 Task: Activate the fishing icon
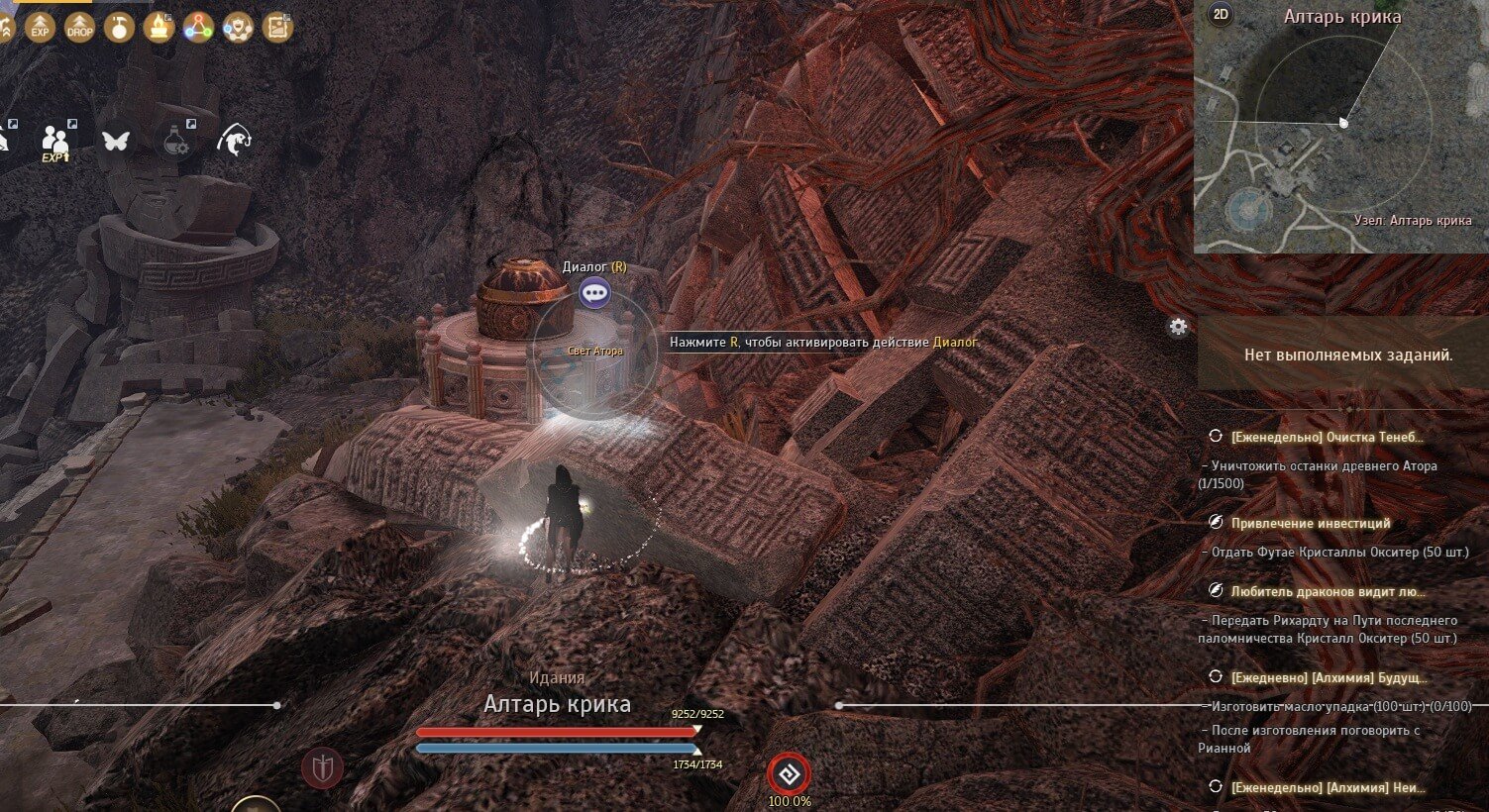tap(234, 140)
